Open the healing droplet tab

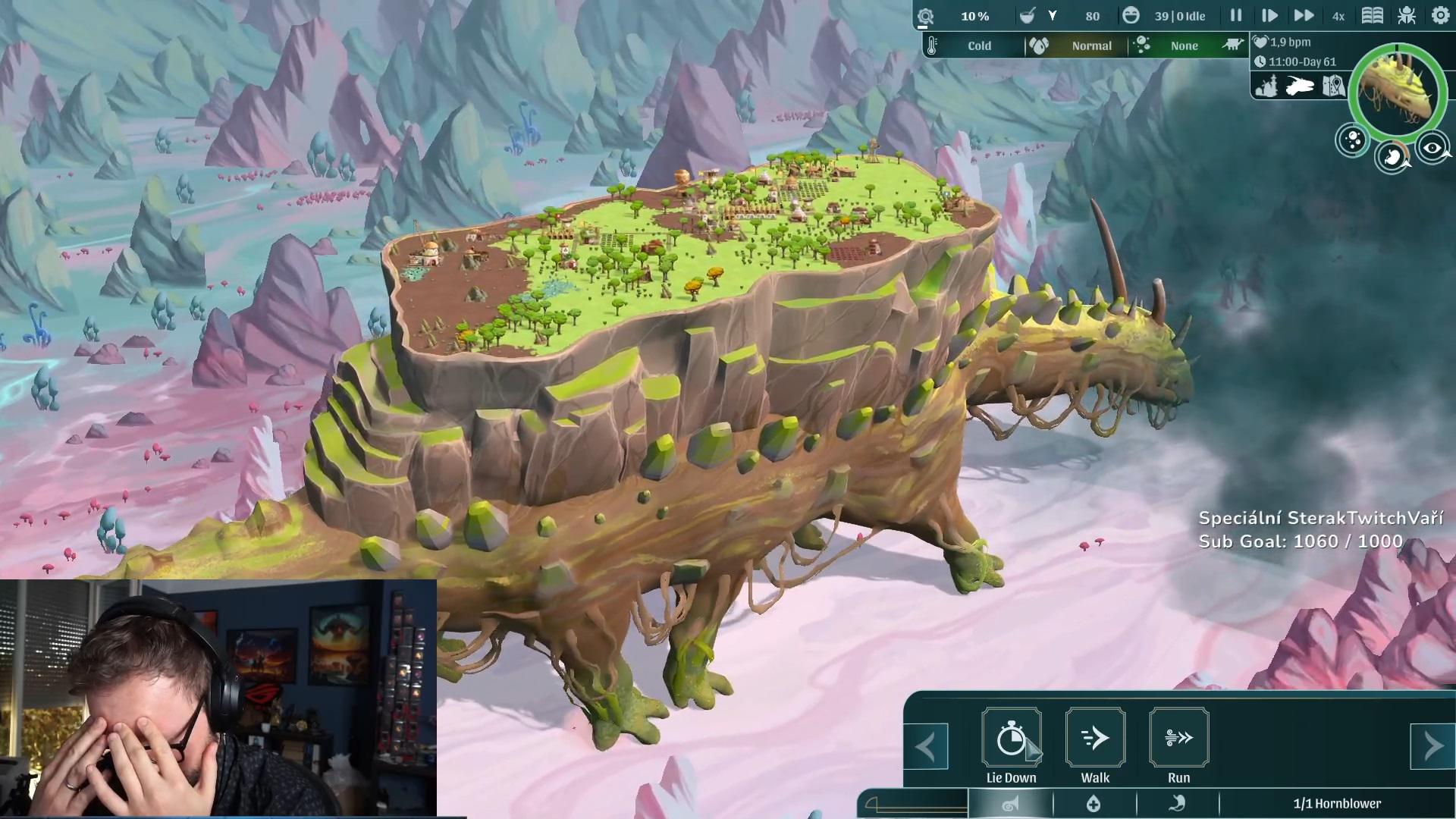click(x=1094, y=804)
